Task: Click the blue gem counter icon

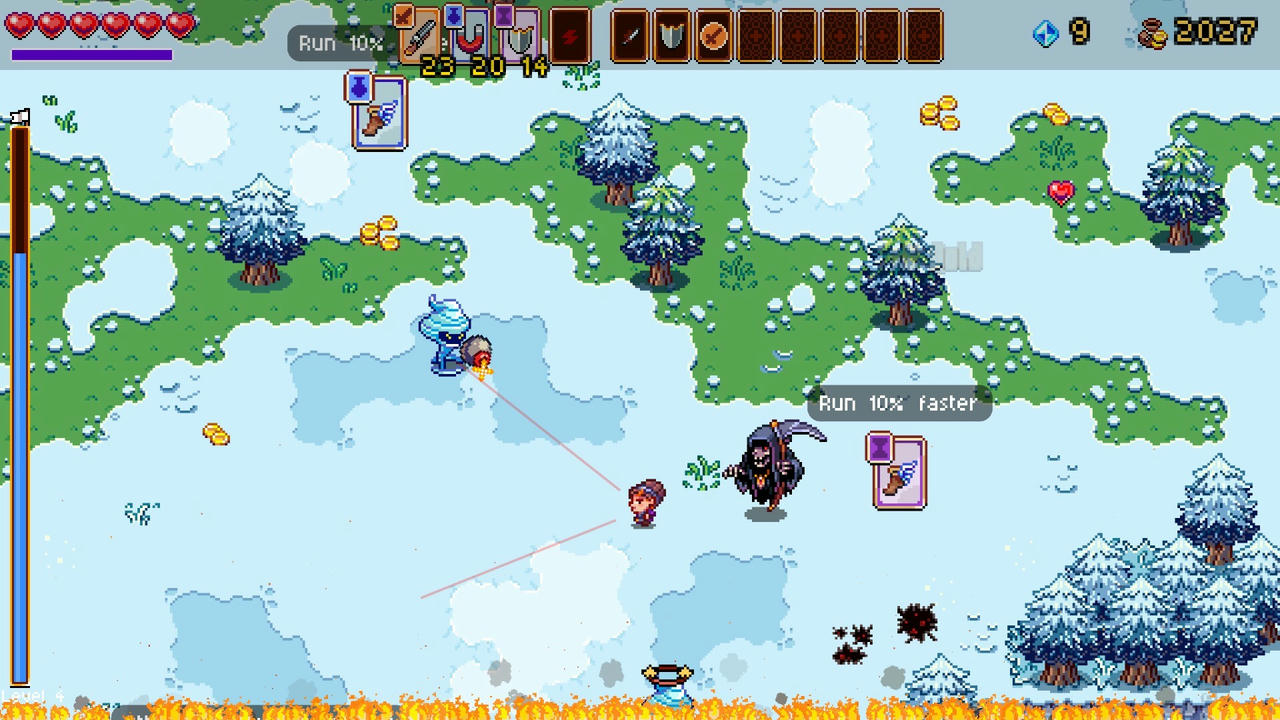Action: coord(1046,32)
